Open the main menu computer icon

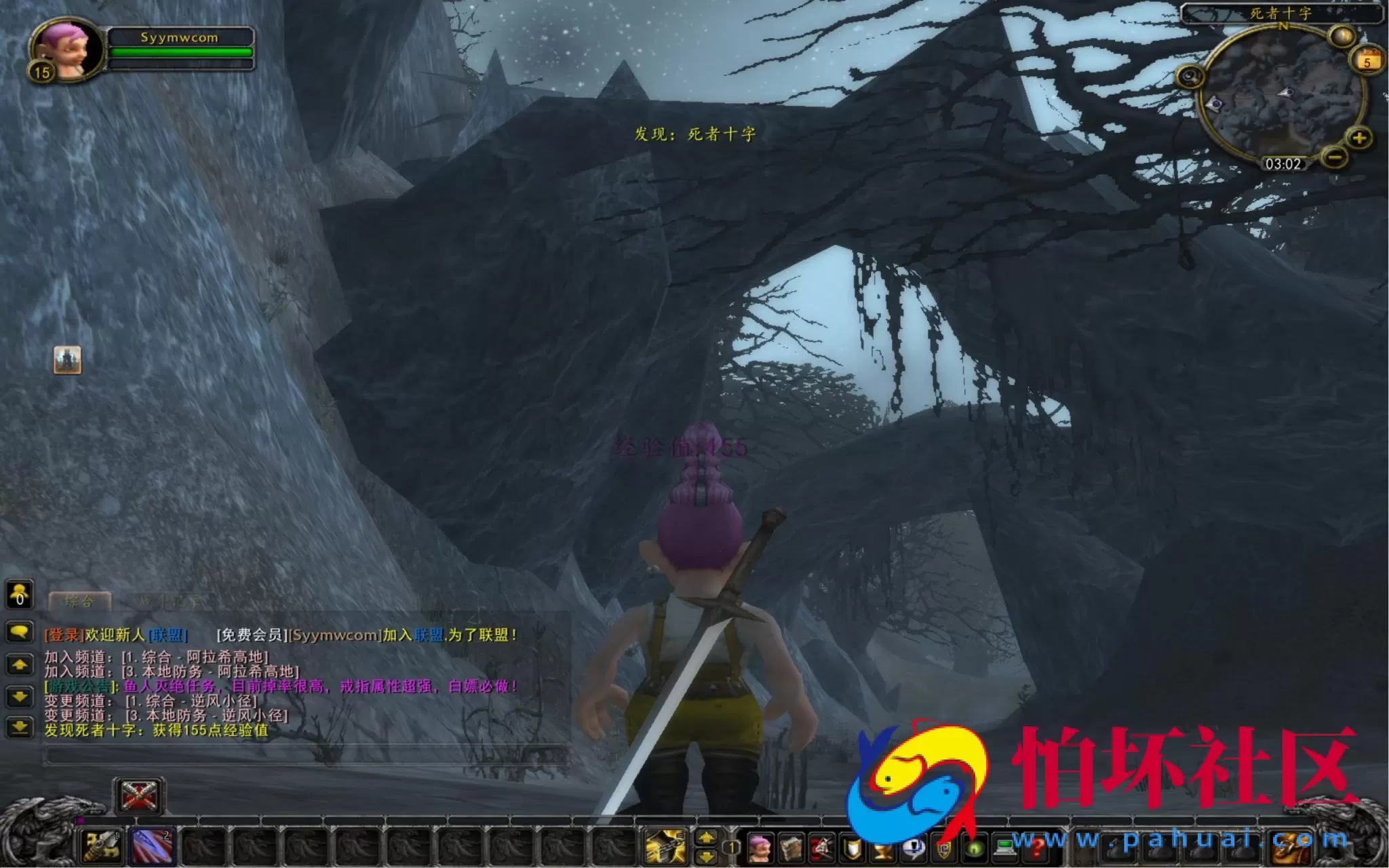coord(1005,848)
